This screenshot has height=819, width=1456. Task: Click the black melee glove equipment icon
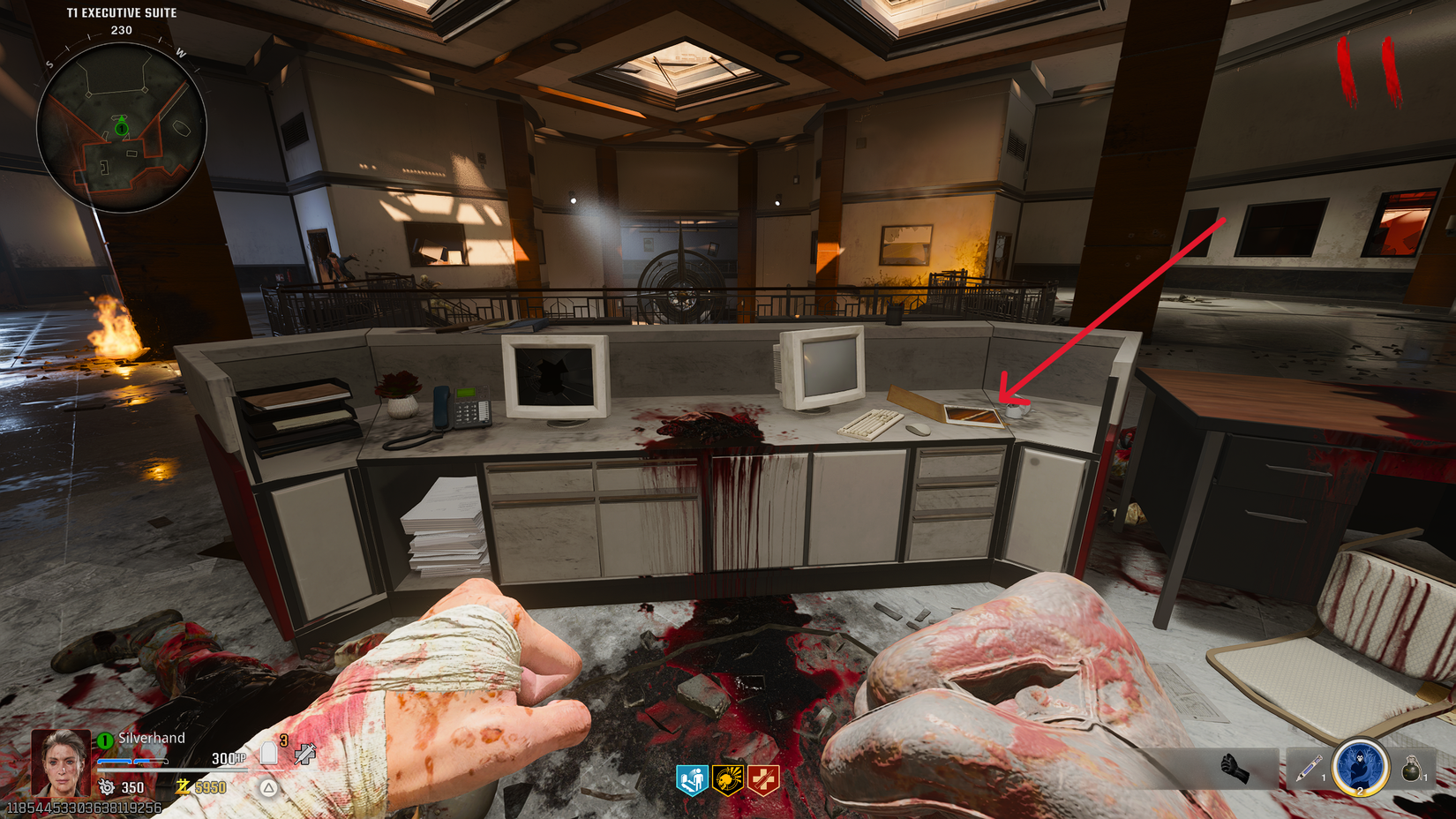click(1234, 767)
